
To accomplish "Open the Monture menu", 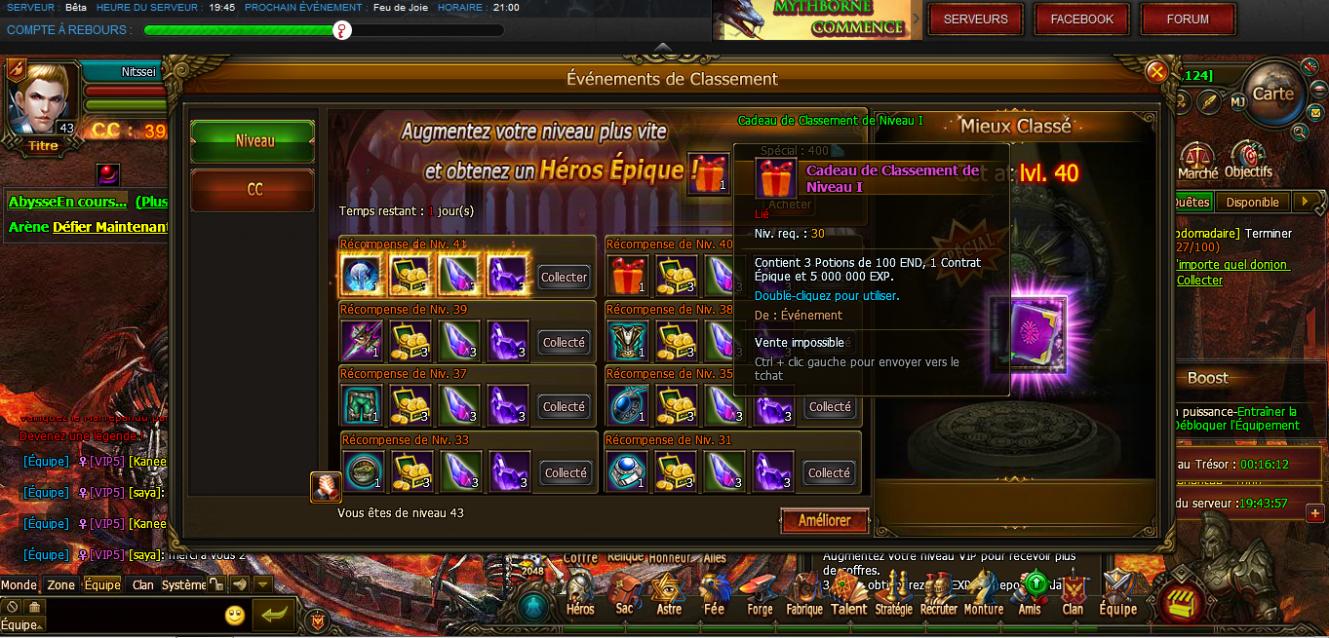I will tap(983, 596).
